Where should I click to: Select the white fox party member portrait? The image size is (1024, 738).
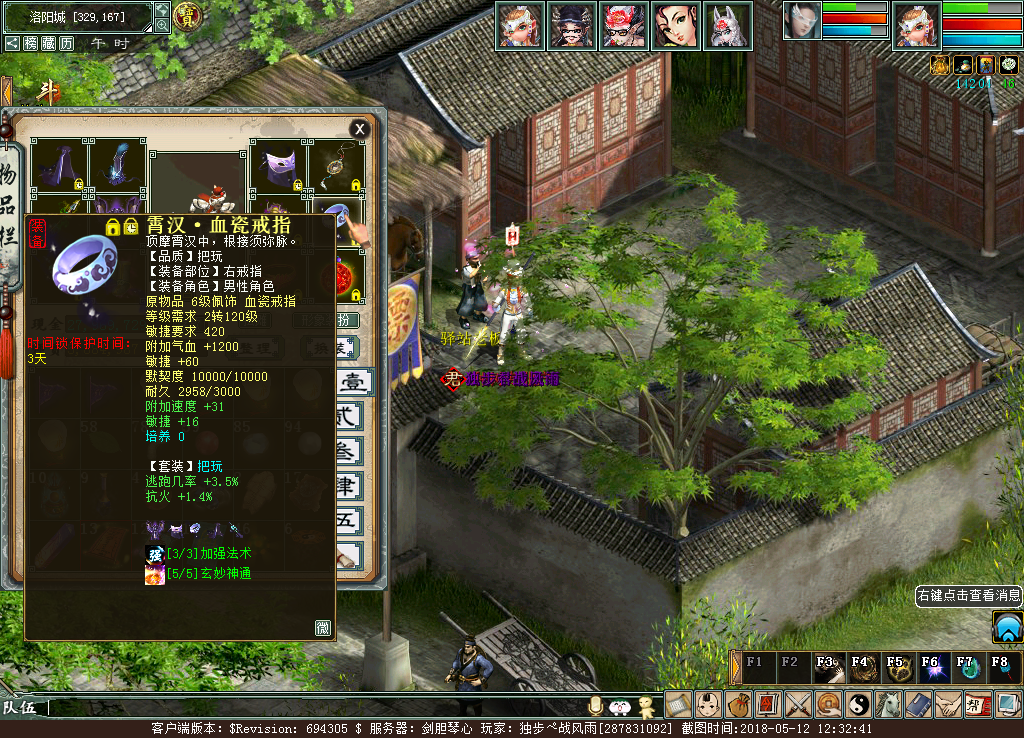pos(727,25)
